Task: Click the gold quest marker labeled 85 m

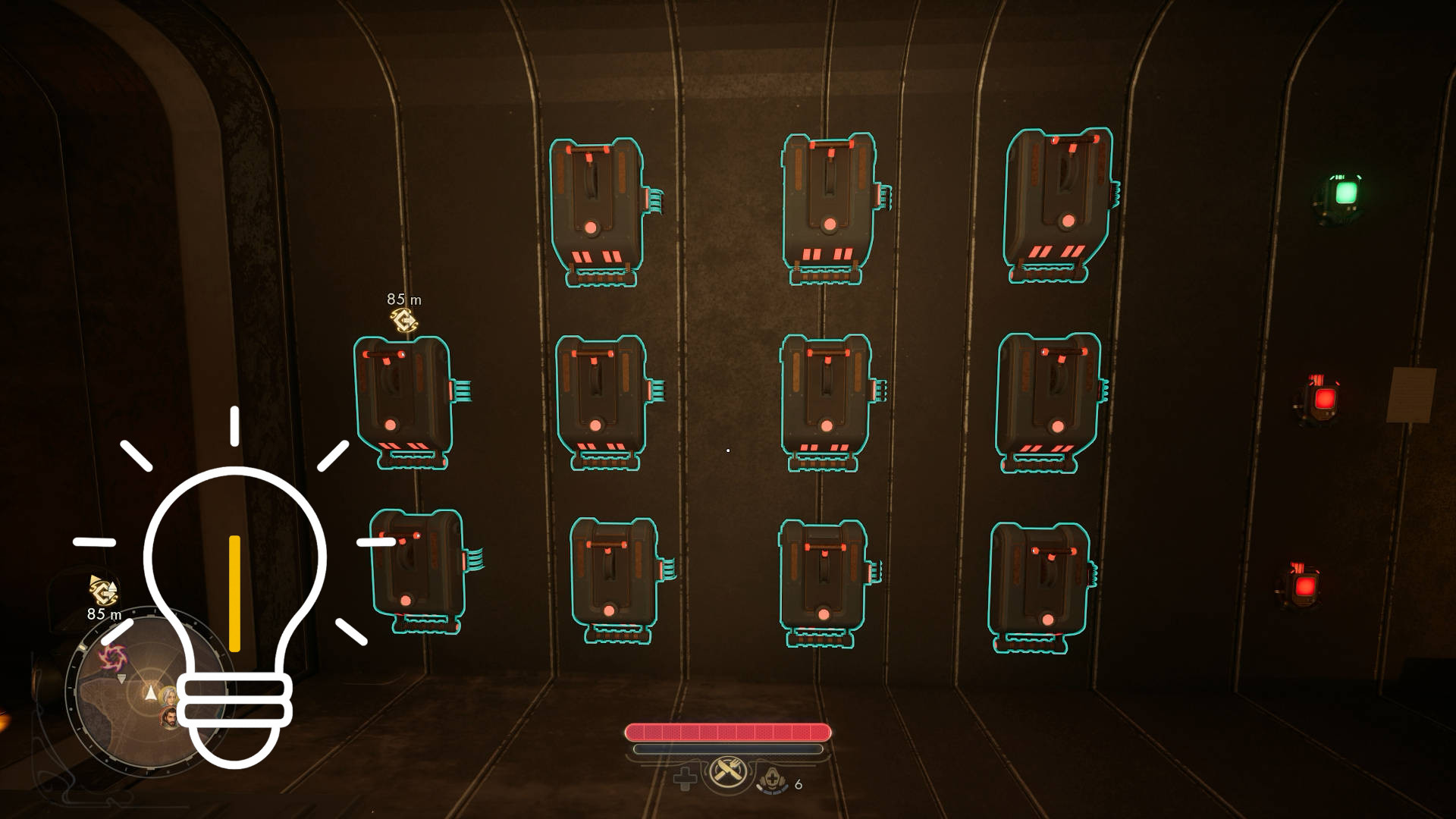Action: point(406,318)
